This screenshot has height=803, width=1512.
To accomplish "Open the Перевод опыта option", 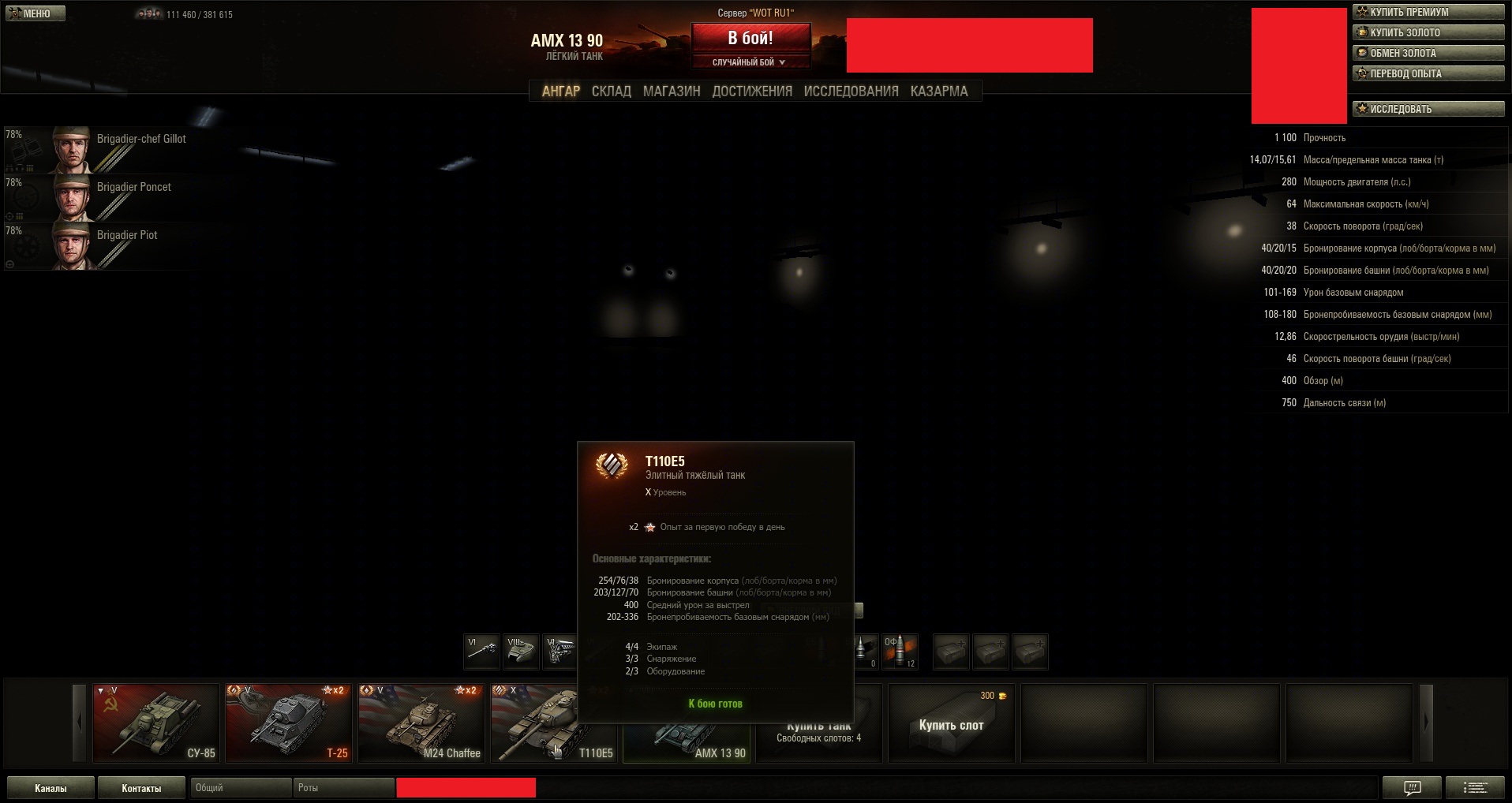I will point(1428,73).
